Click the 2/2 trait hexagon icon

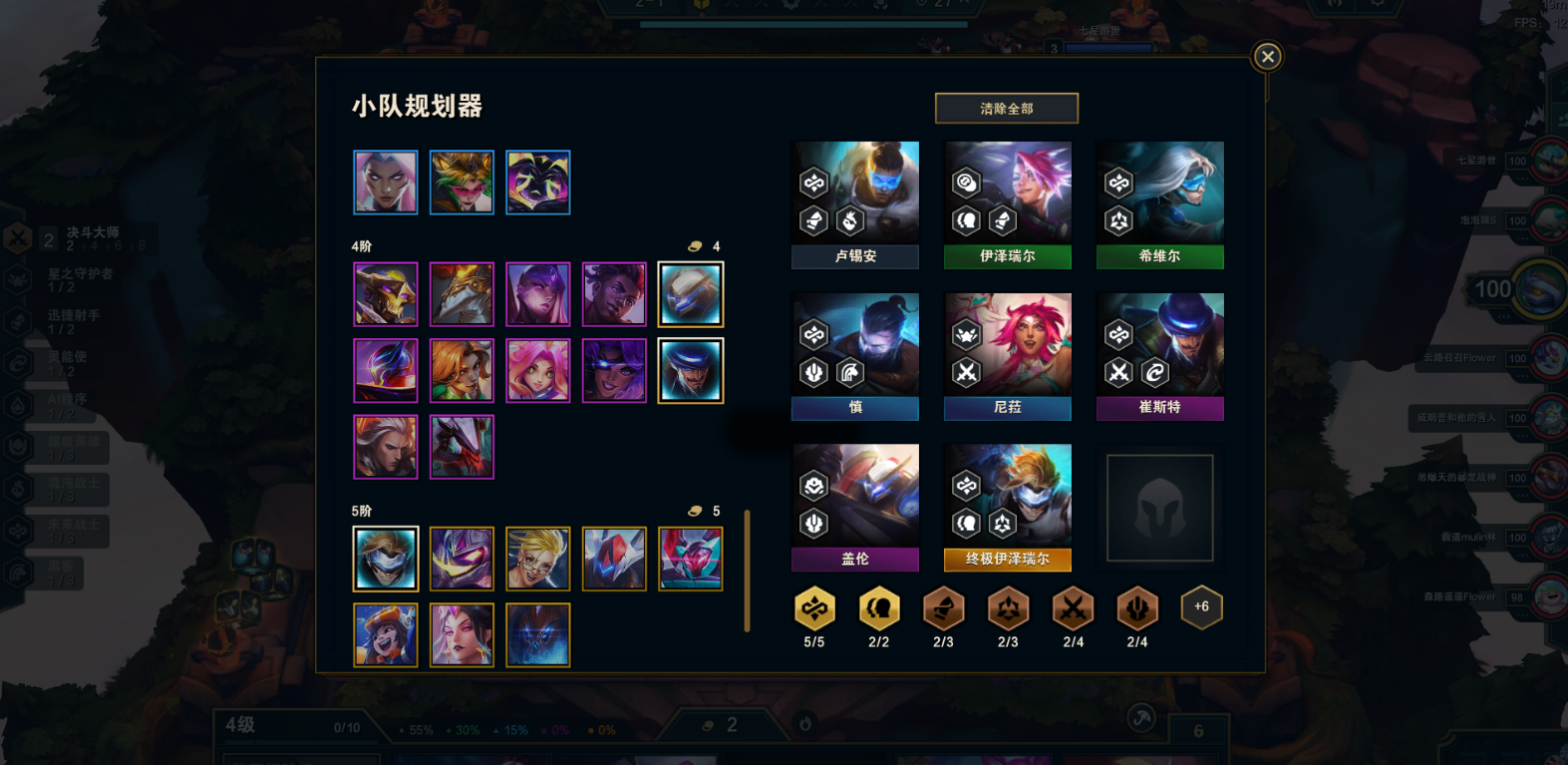[x=878, y=608]
